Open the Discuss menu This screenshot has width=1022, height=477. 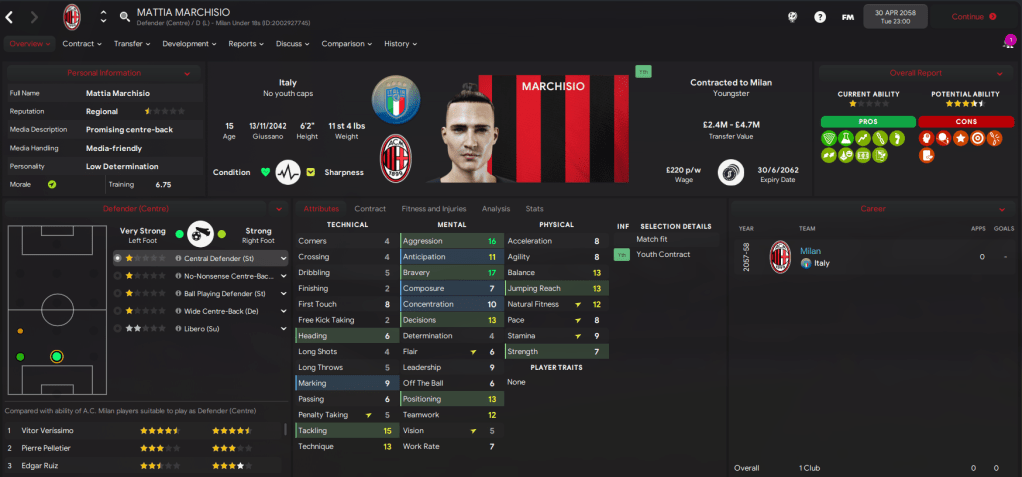pyautogui.click(x=293, y=44)
